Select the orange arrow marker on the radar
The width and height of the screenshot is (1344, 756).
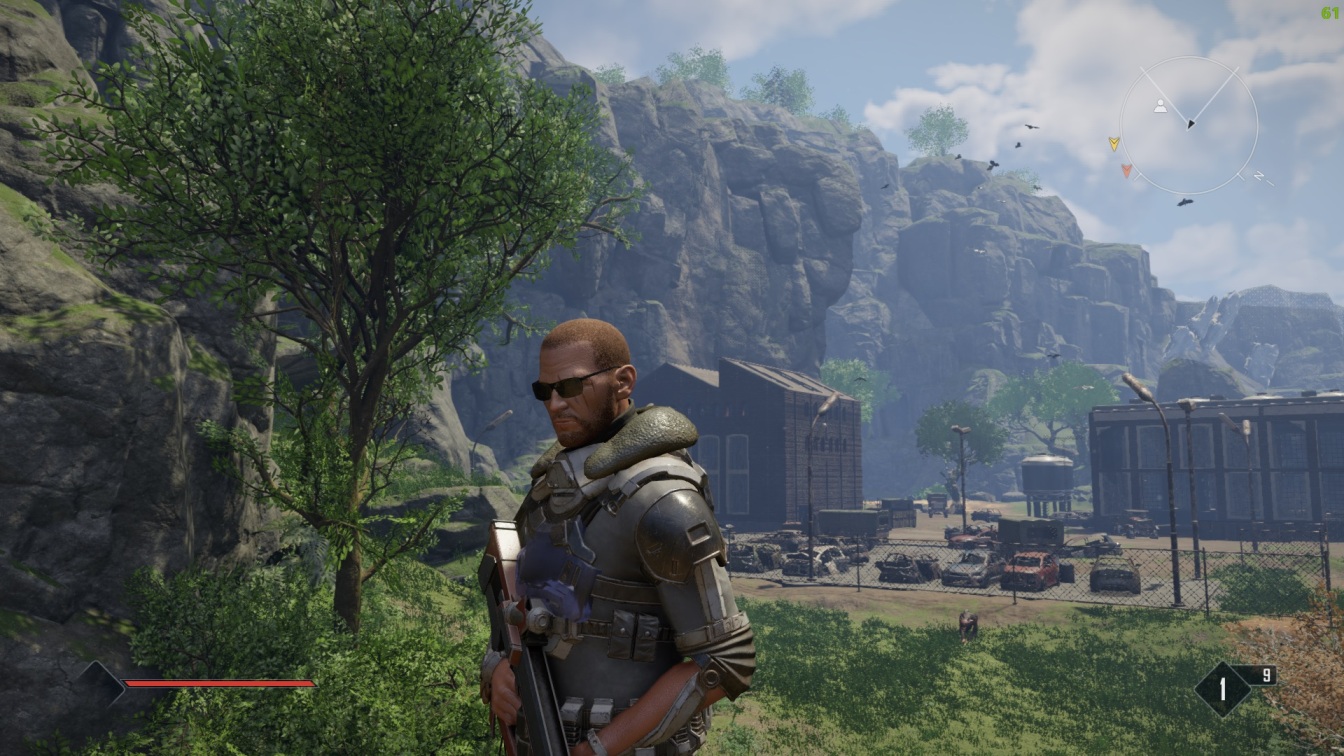1127,170
